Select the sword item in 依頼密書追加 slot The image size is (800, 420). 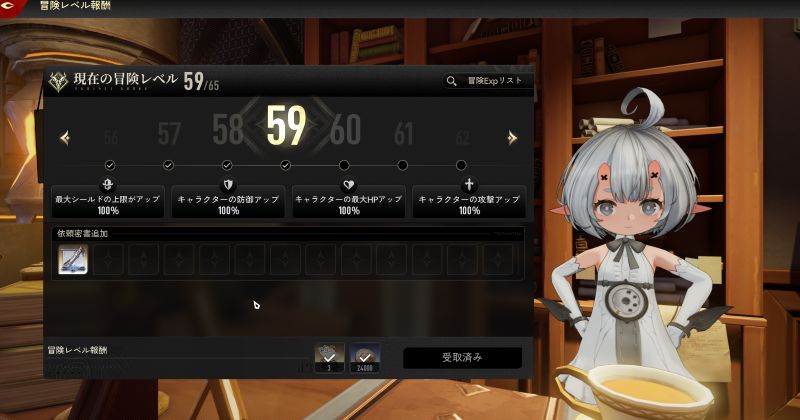[x=73, y=260]
